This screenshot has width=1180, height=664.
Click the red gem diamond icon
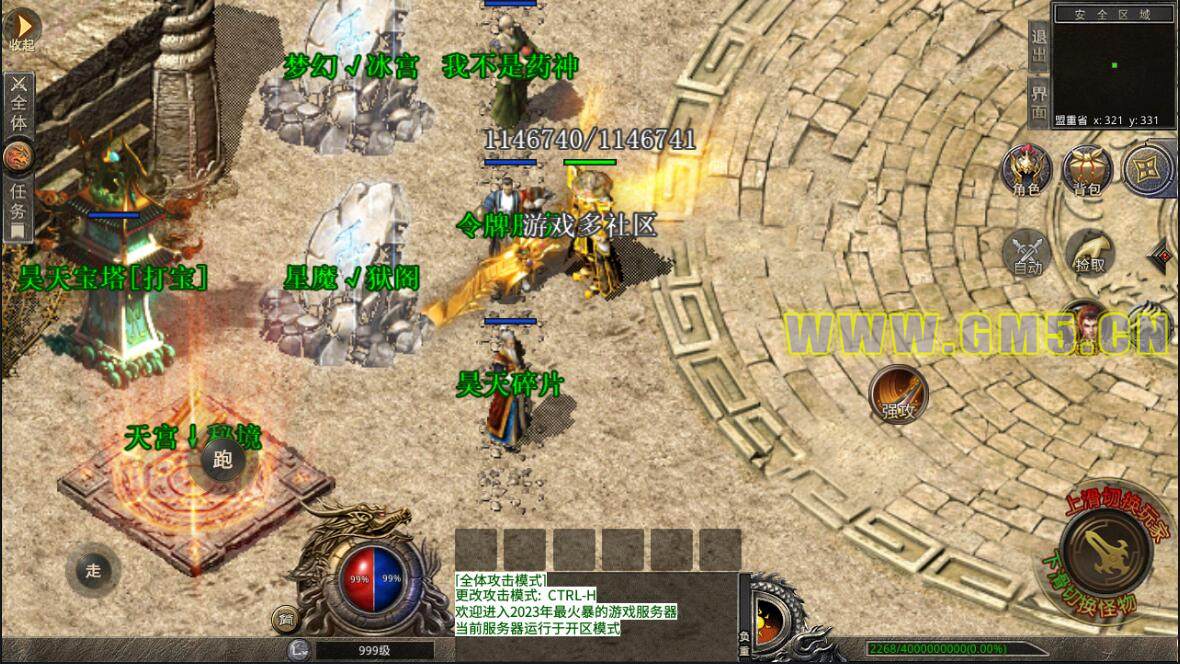[x=1162, y=257]
